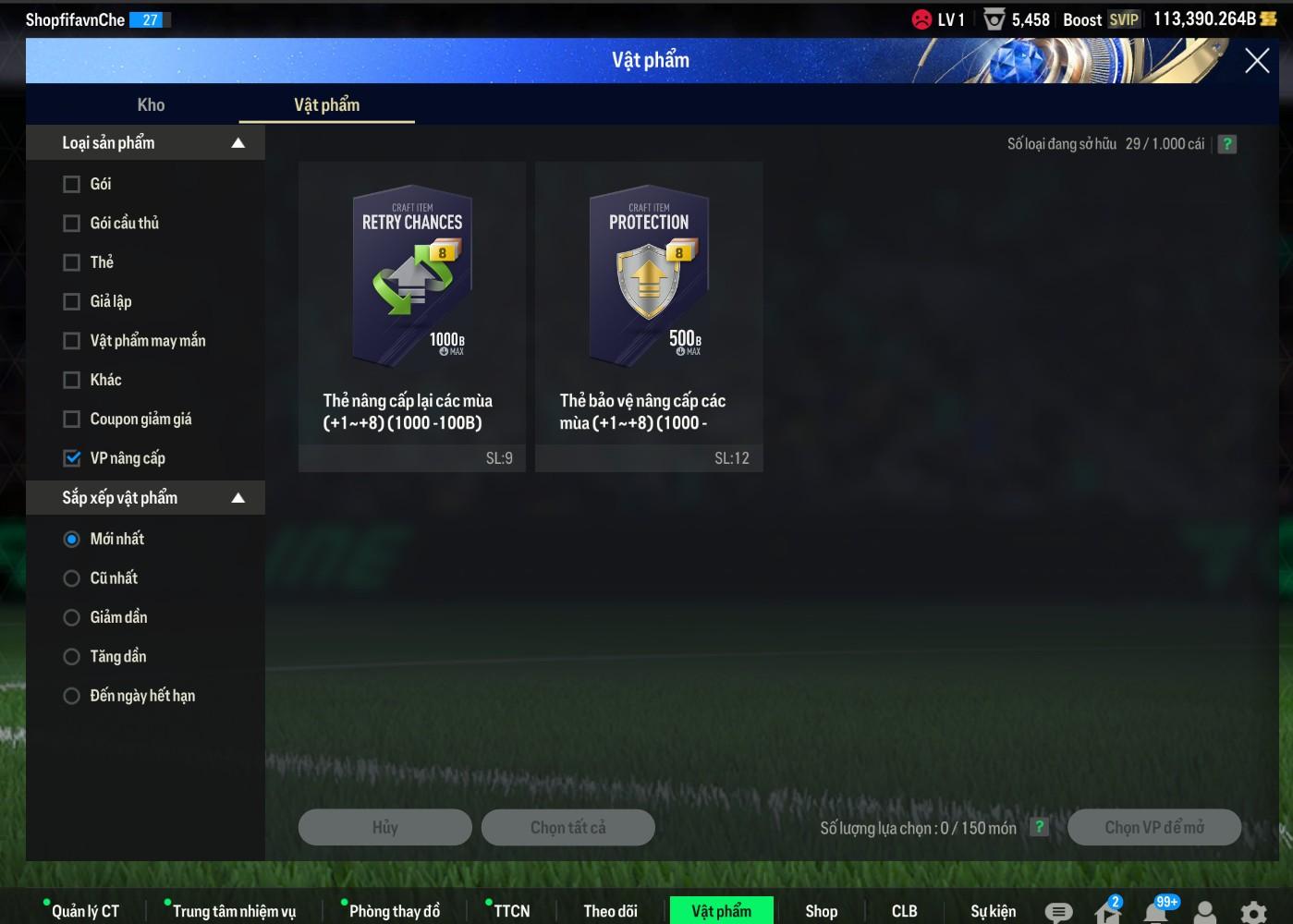Image resolution: width=1293 pixels, height=924 pixels.
Task: Collapse the Loại sản phẩm section
Action: (238, 143)
